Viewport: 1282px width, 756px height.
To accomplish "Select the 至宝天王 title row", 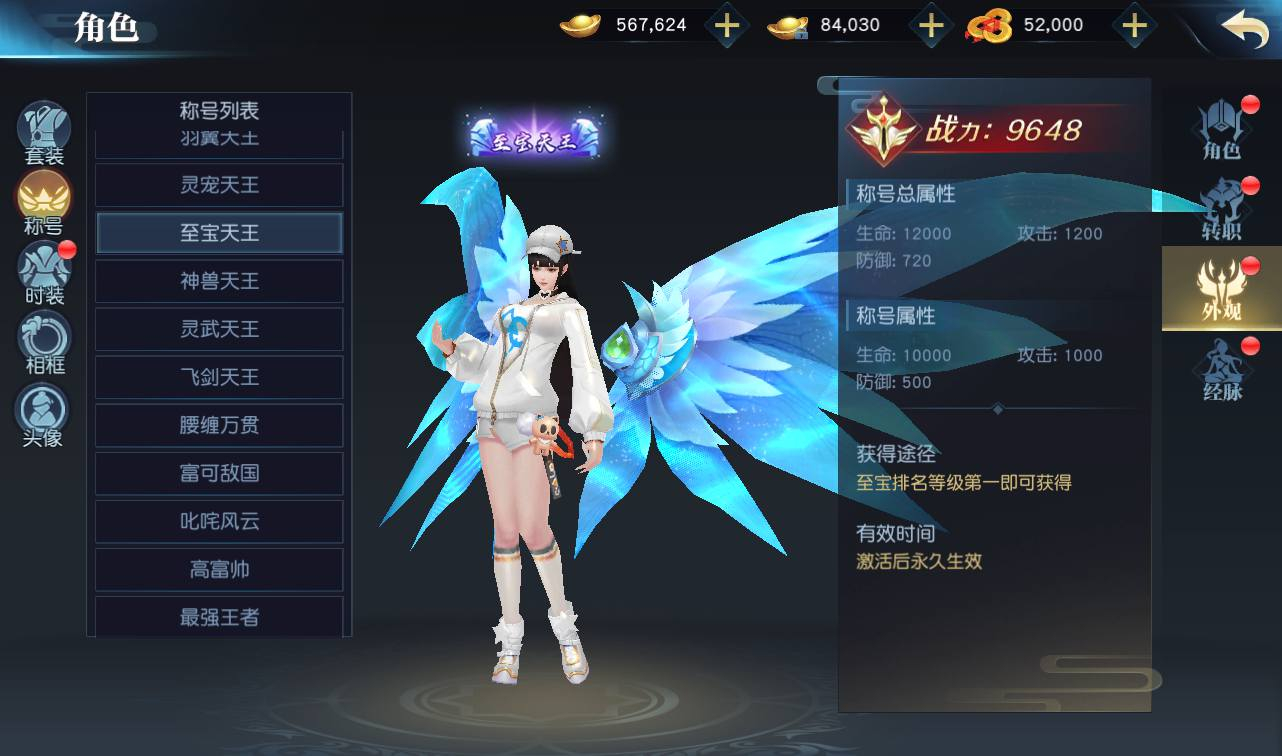I will pyautogui.click(x=219, y=233).
